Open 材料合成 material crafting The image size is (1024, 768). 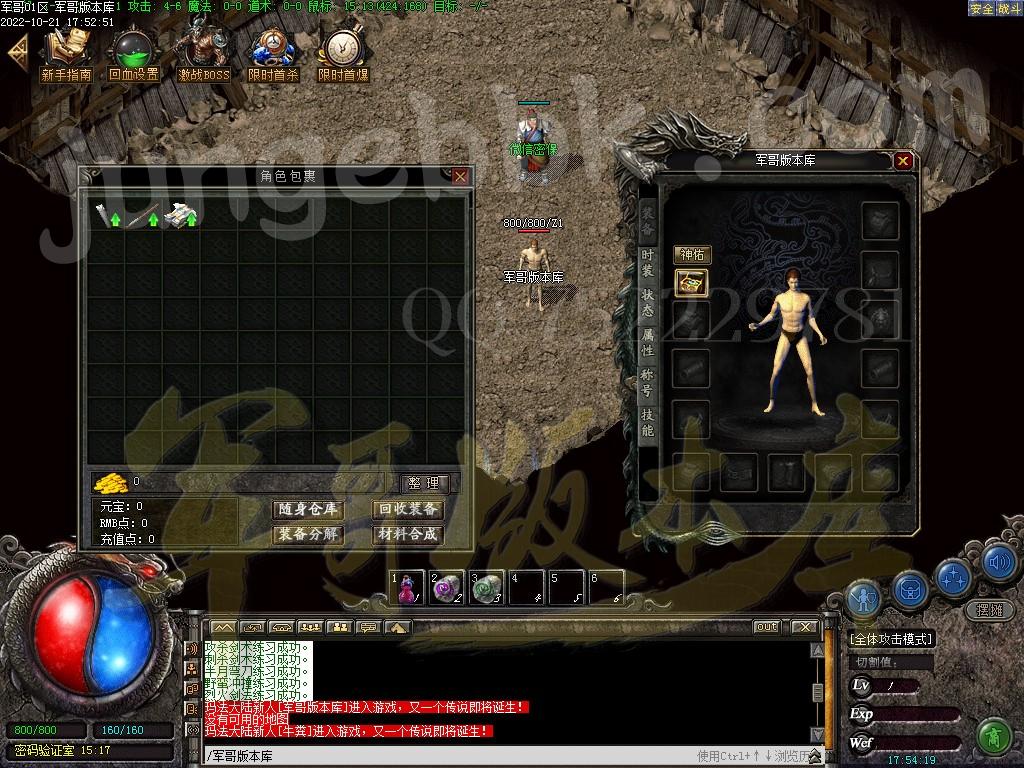click(407, 535)
